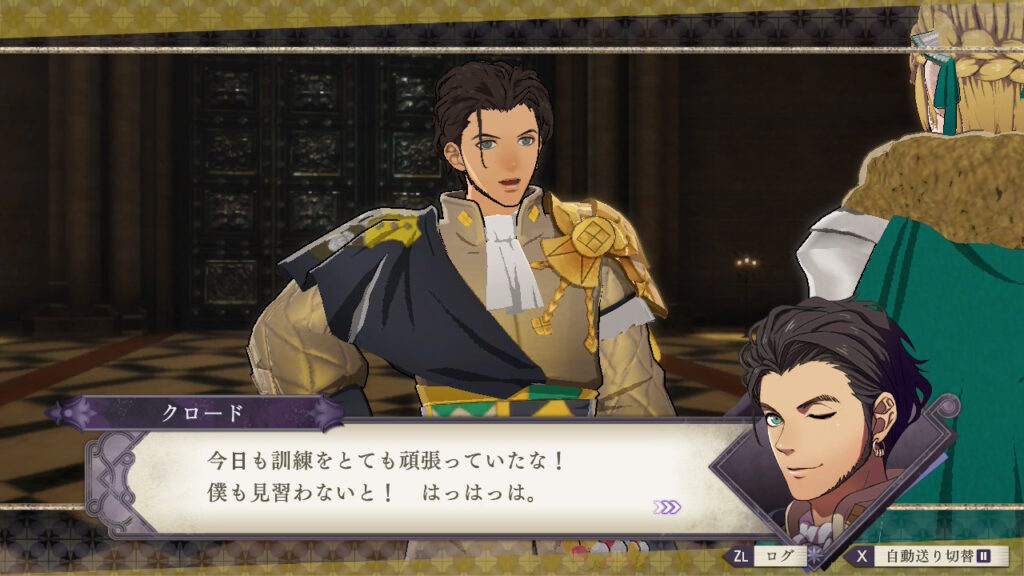Image resolution: width=1024 pixels, height=576 pixels.
Task: Advance dialogue with the purple arrow indicator
Action: pyautogui.click(x=667, y=507)
